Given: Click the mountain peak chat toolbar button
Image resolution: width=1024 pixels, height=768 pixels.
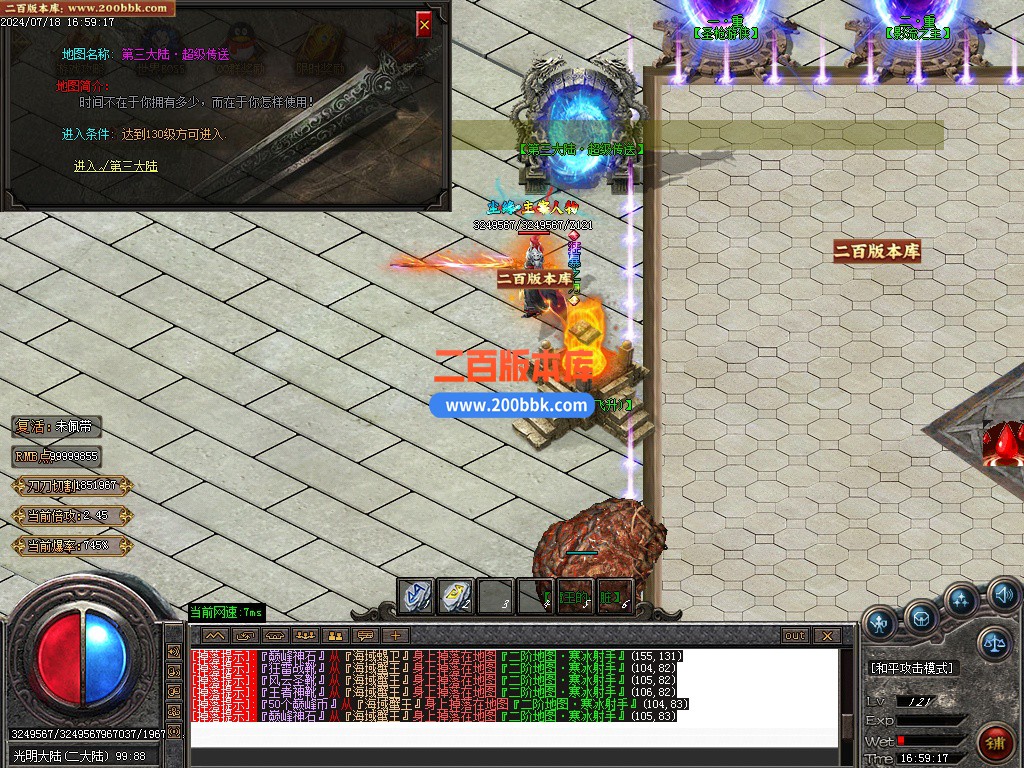Looking at the screenshot, I should coord(215,636).
